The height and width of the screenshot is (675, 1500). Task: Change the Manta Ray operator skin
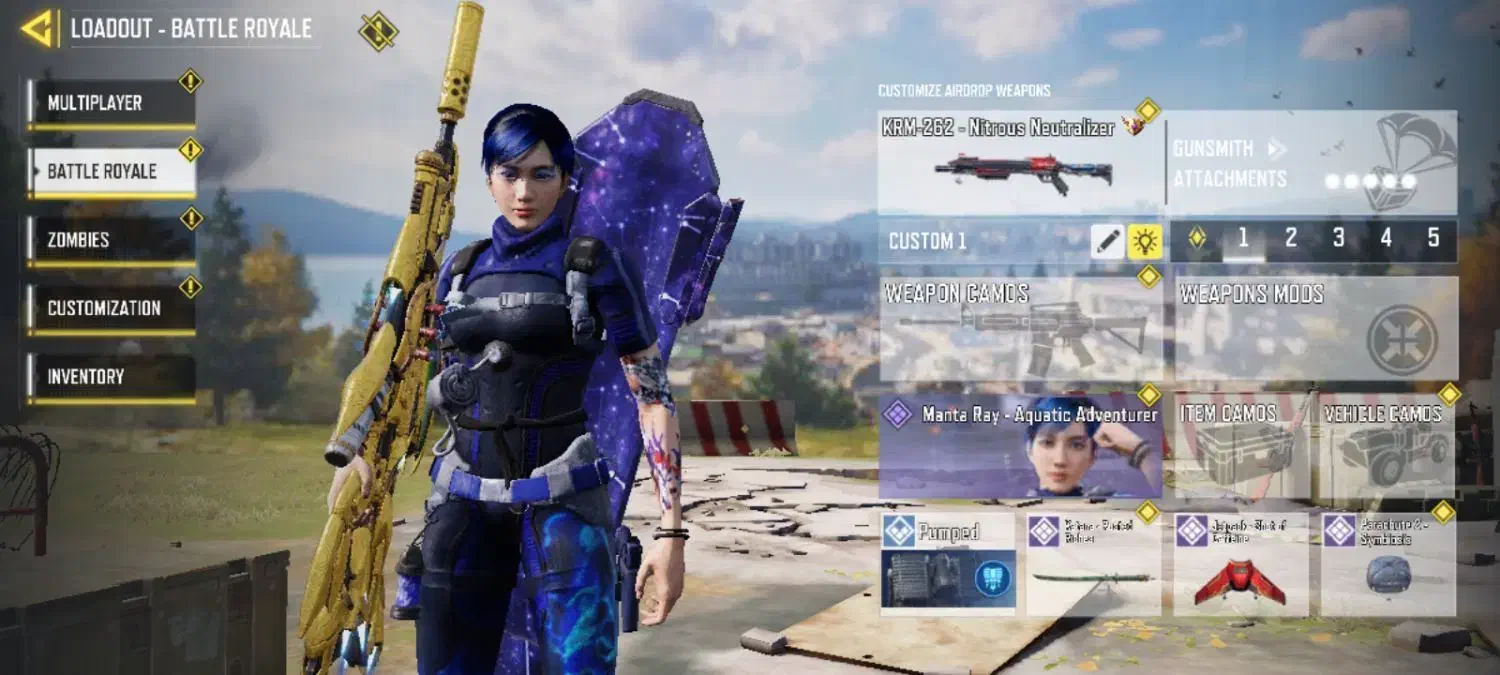(x=1021, y=446)
